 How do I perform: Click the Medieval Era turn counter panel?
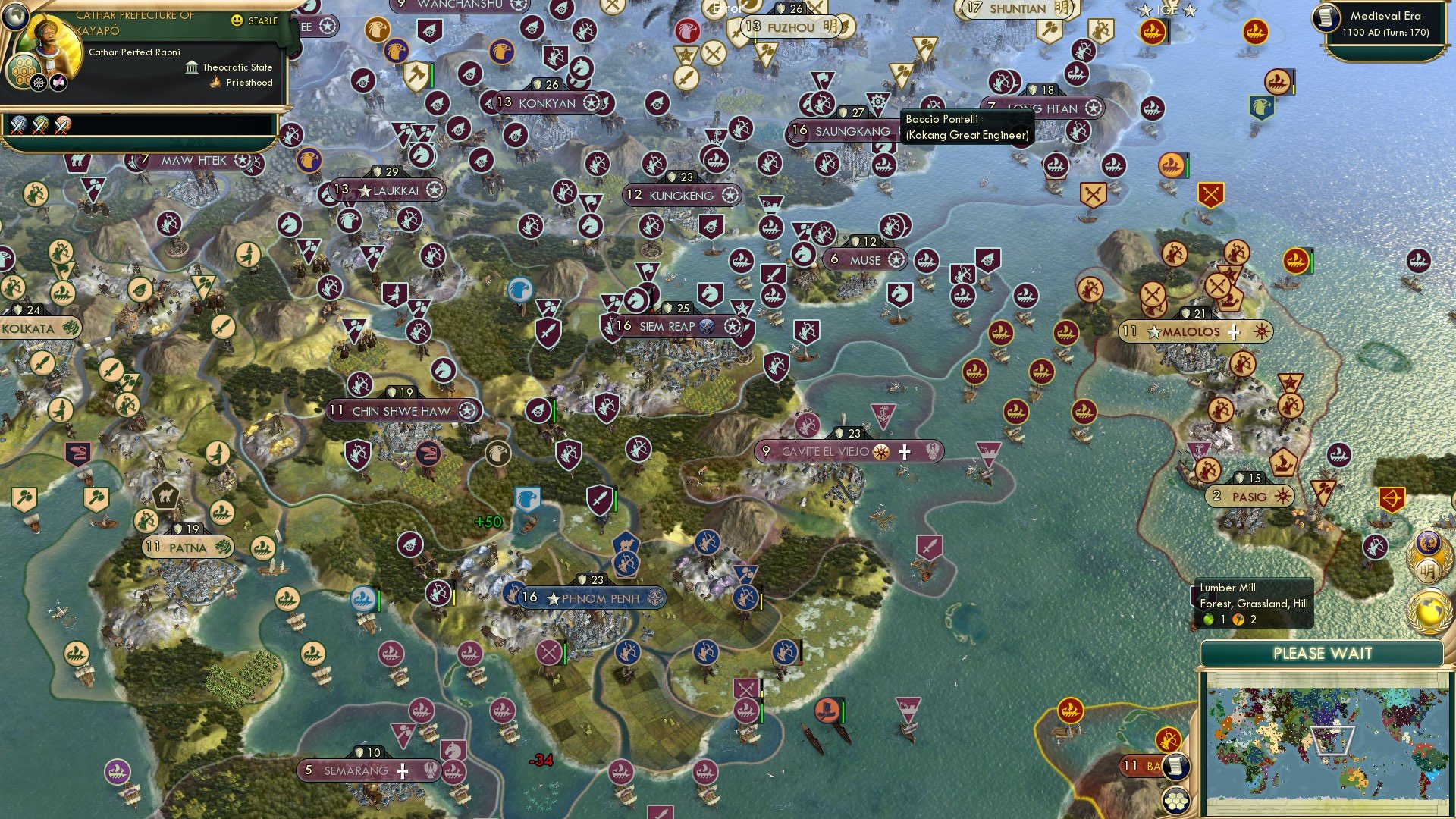[1388, 23]
